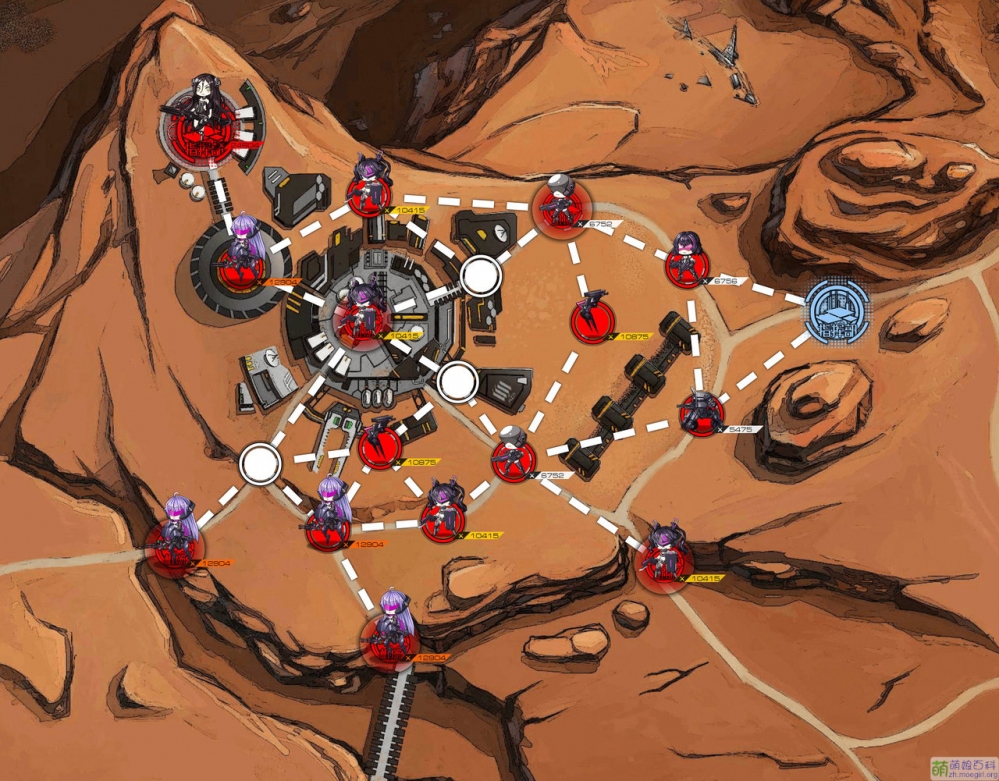The image size is (999, 781).
Task: Select the red enemy command post node
Action: click(209, 125)
